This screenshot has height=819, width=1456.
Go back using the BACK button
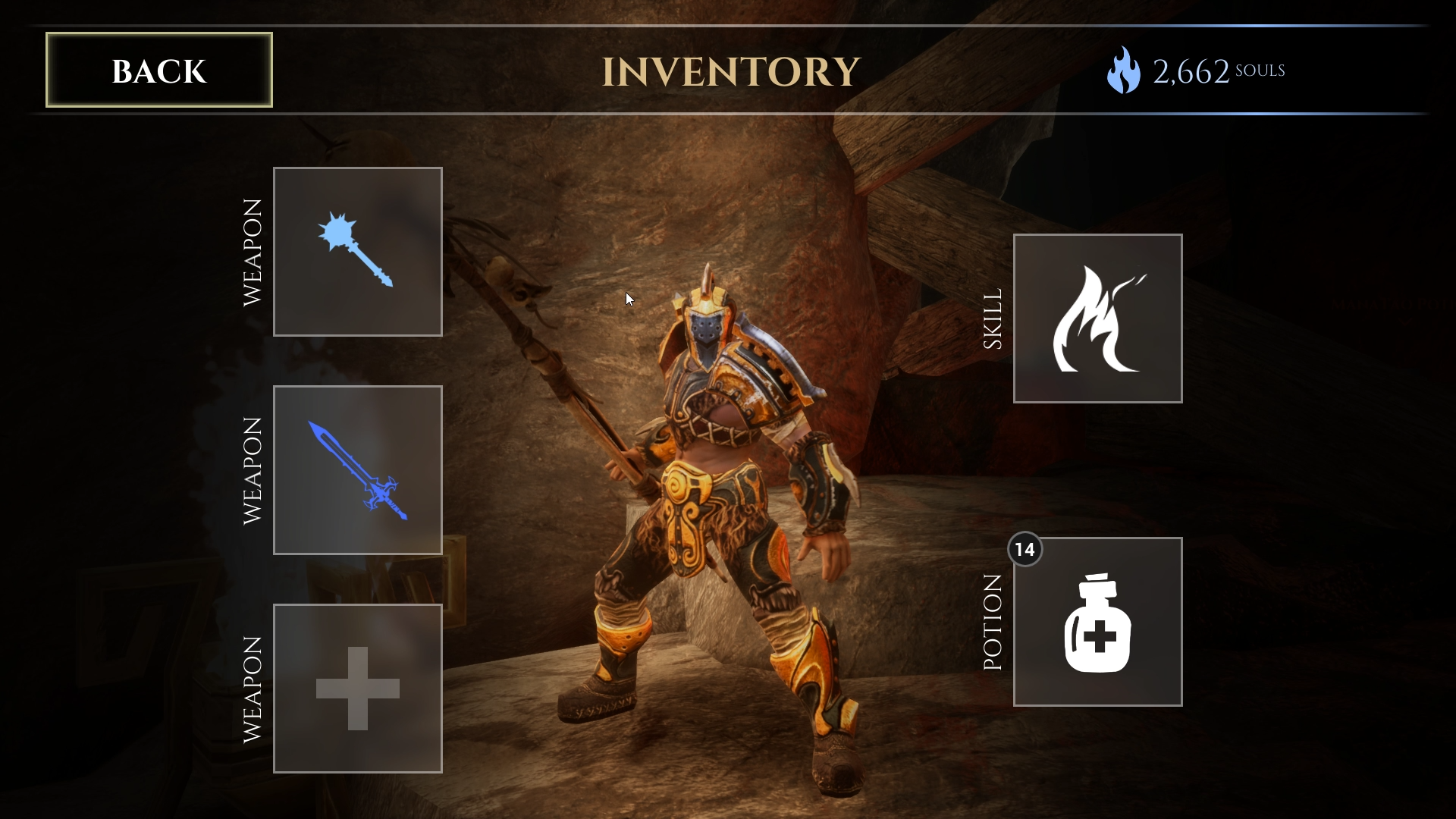tap(159, 70)
